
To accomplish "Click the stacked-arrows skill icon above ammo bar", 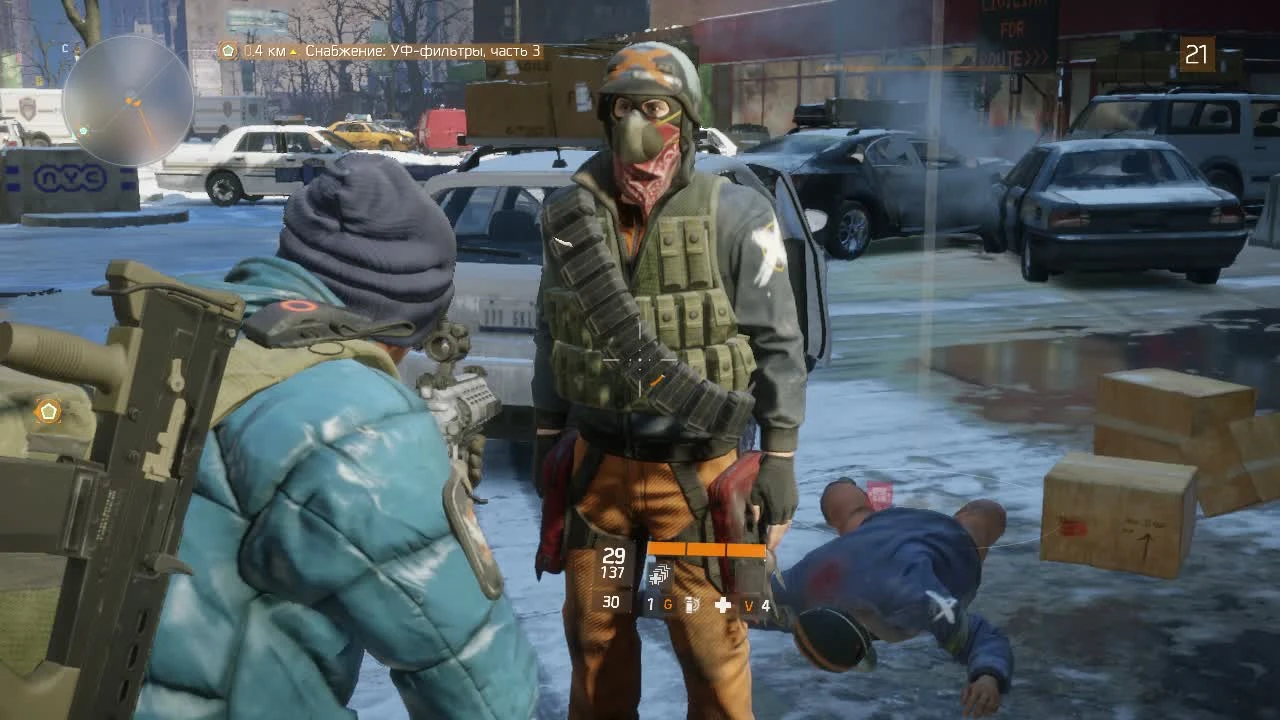I will 659,573.
